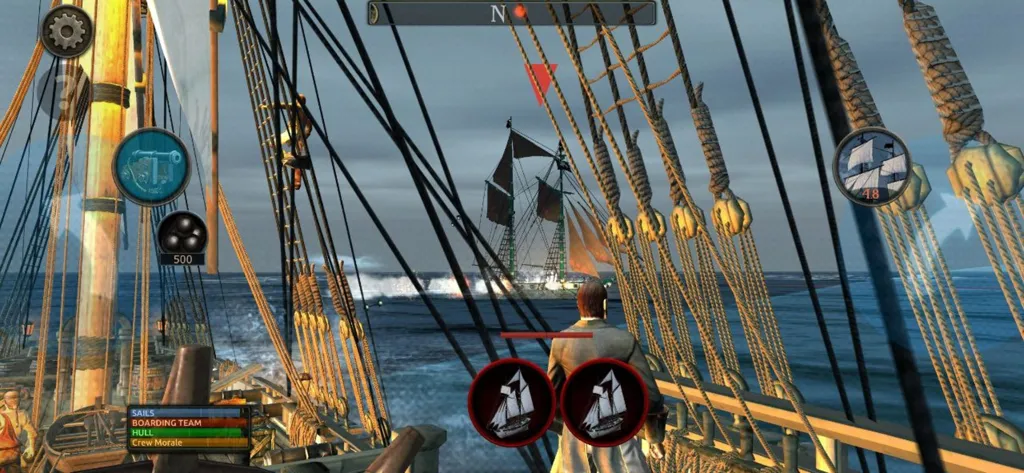Activate the teal cannon fire button
Screen dimensions: 1024x473
coord(151,166)
